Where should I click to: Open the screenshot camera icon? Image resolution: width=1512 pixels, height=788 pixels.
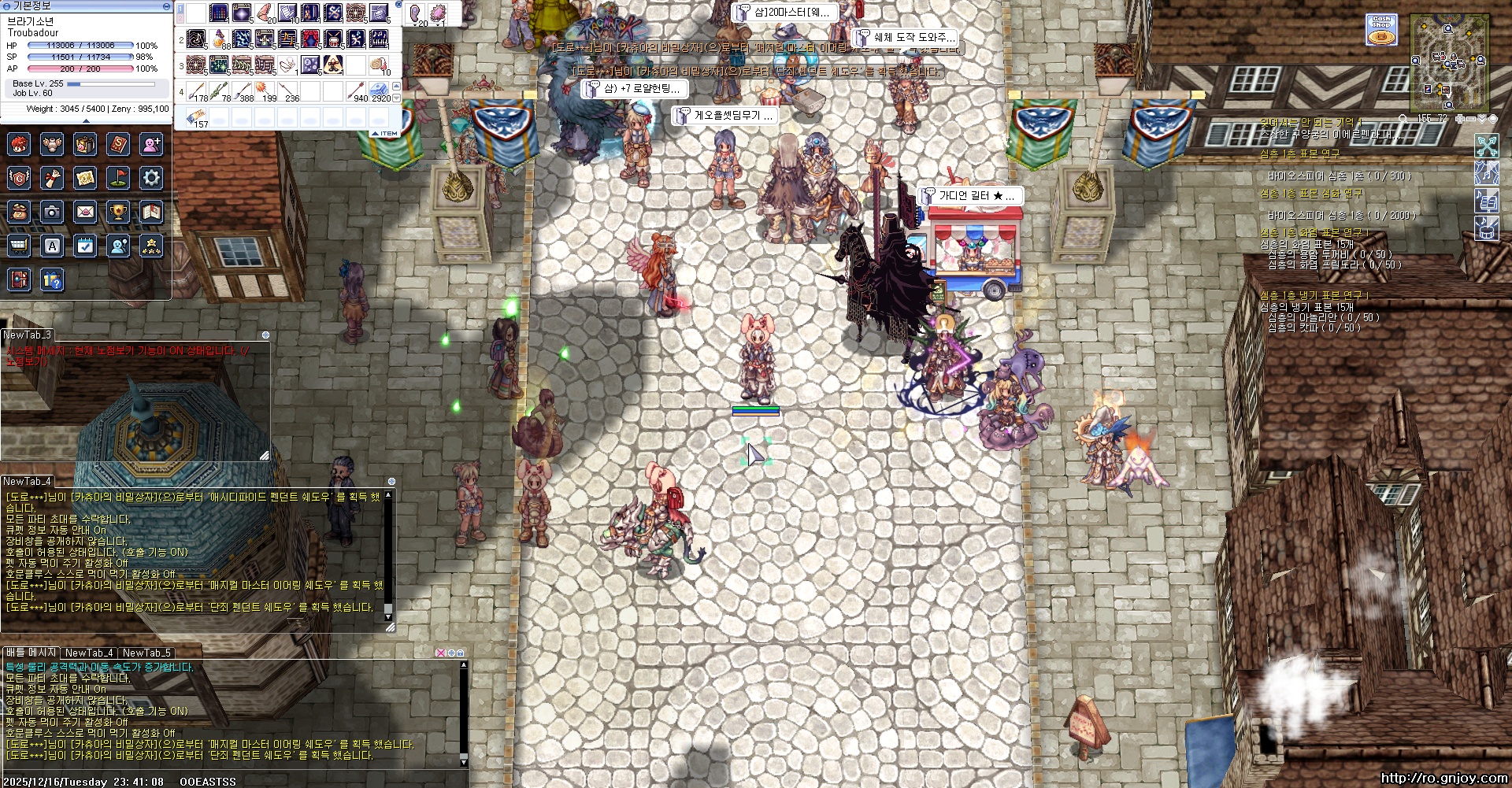[x=52, y=212]
